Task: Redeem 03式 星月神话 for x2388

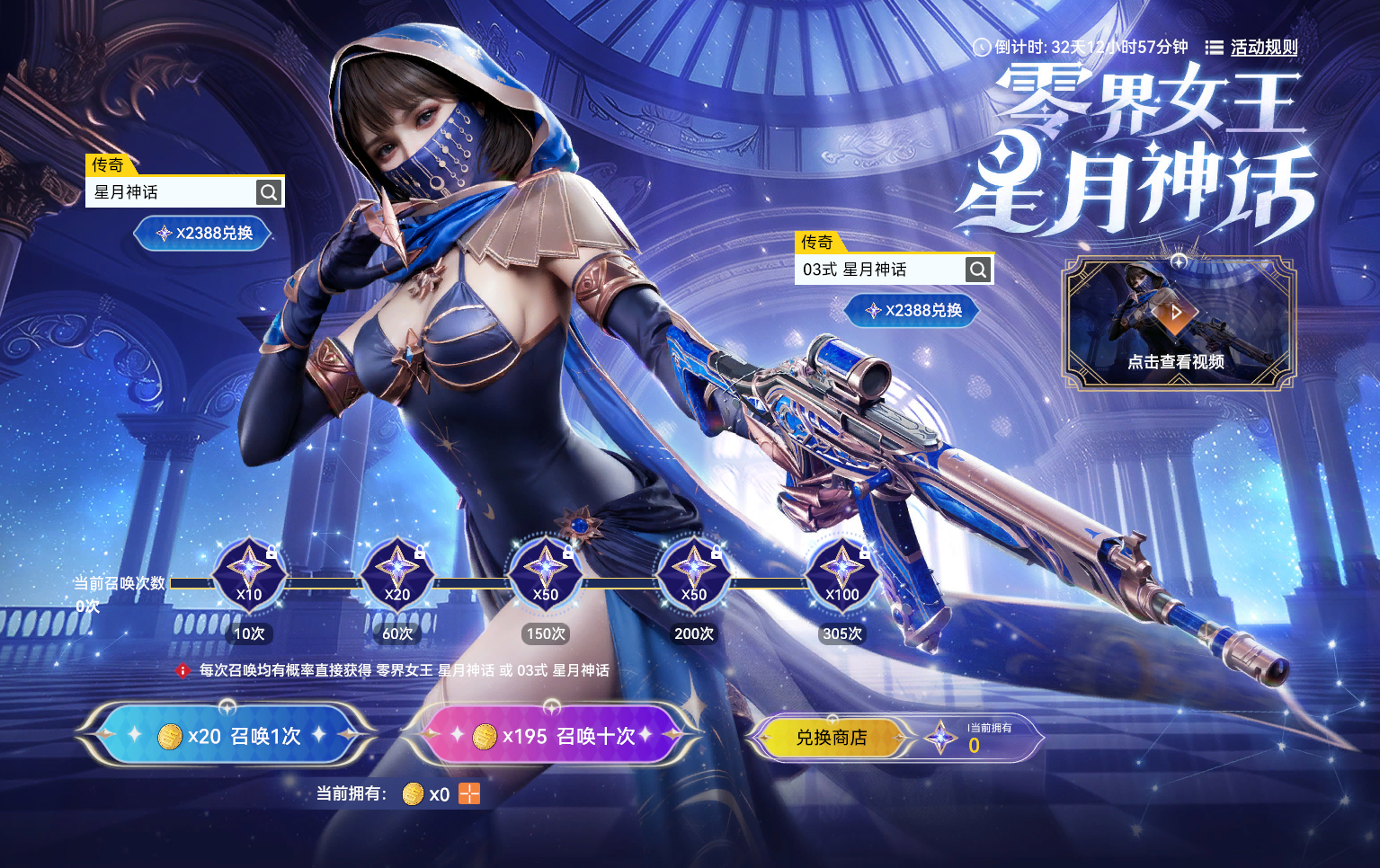Action: click(913, 310)
